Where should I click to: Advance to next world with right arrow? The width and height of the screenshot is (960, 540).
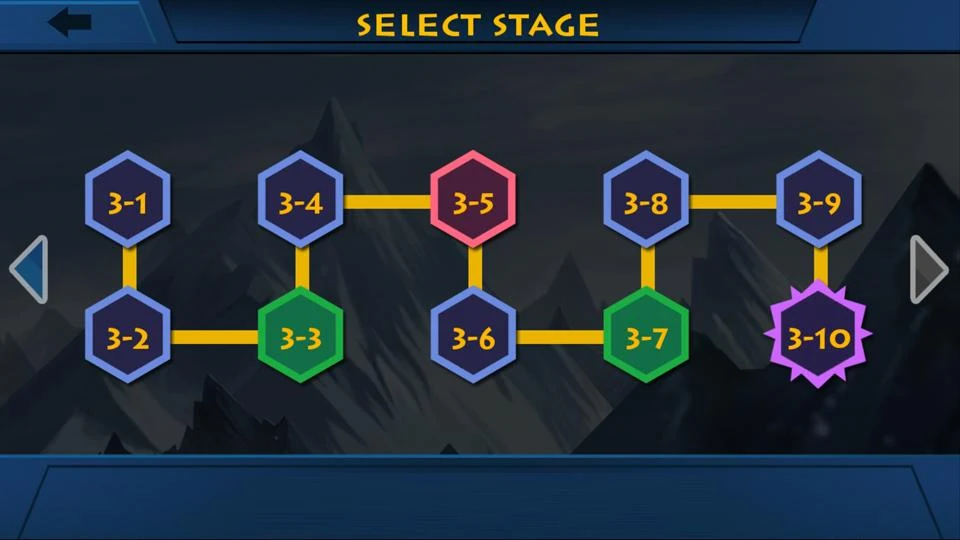929,269
